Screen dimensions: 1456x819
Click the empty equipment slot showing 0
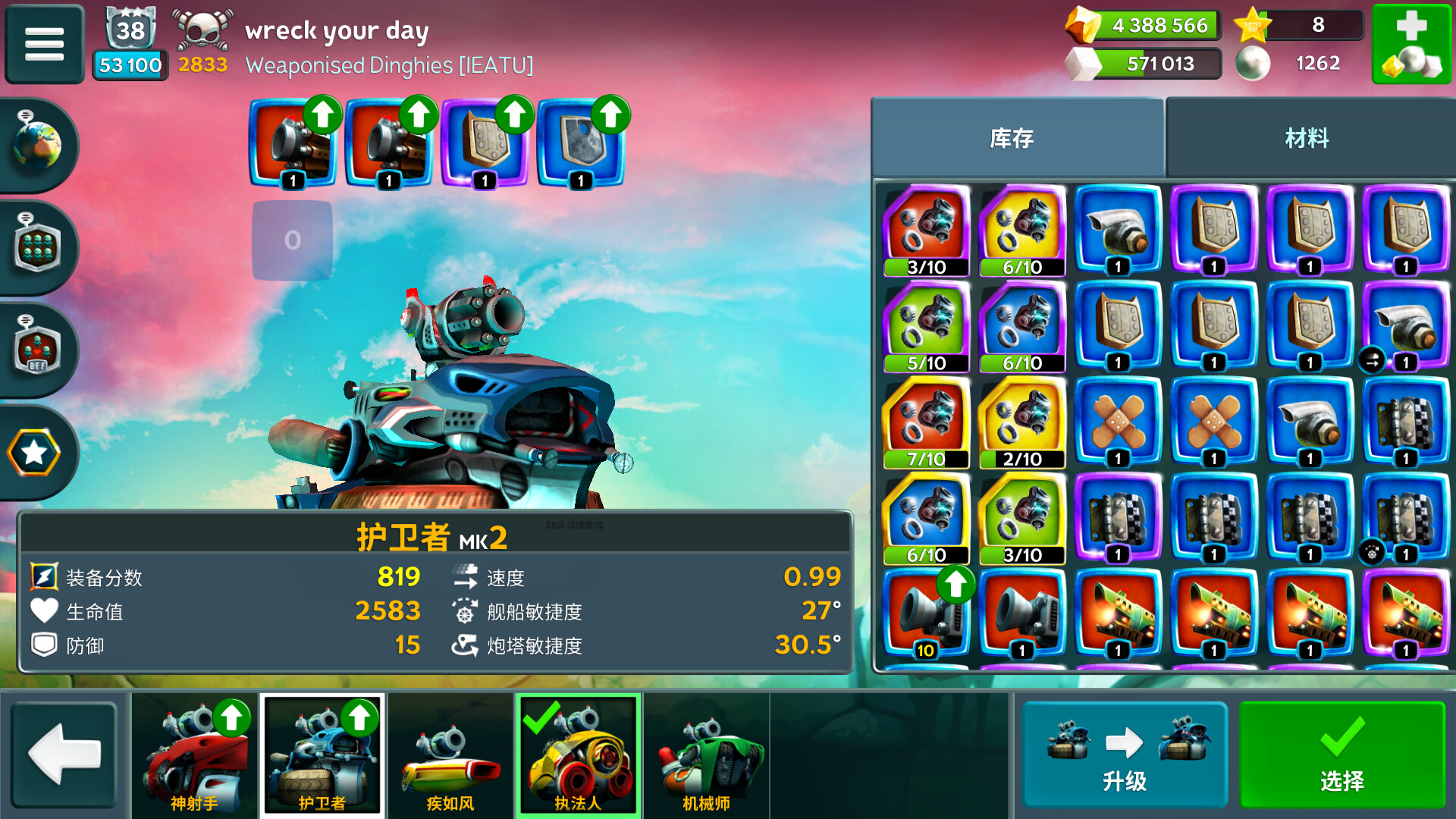pyautogui.click(x=292, y=240)
